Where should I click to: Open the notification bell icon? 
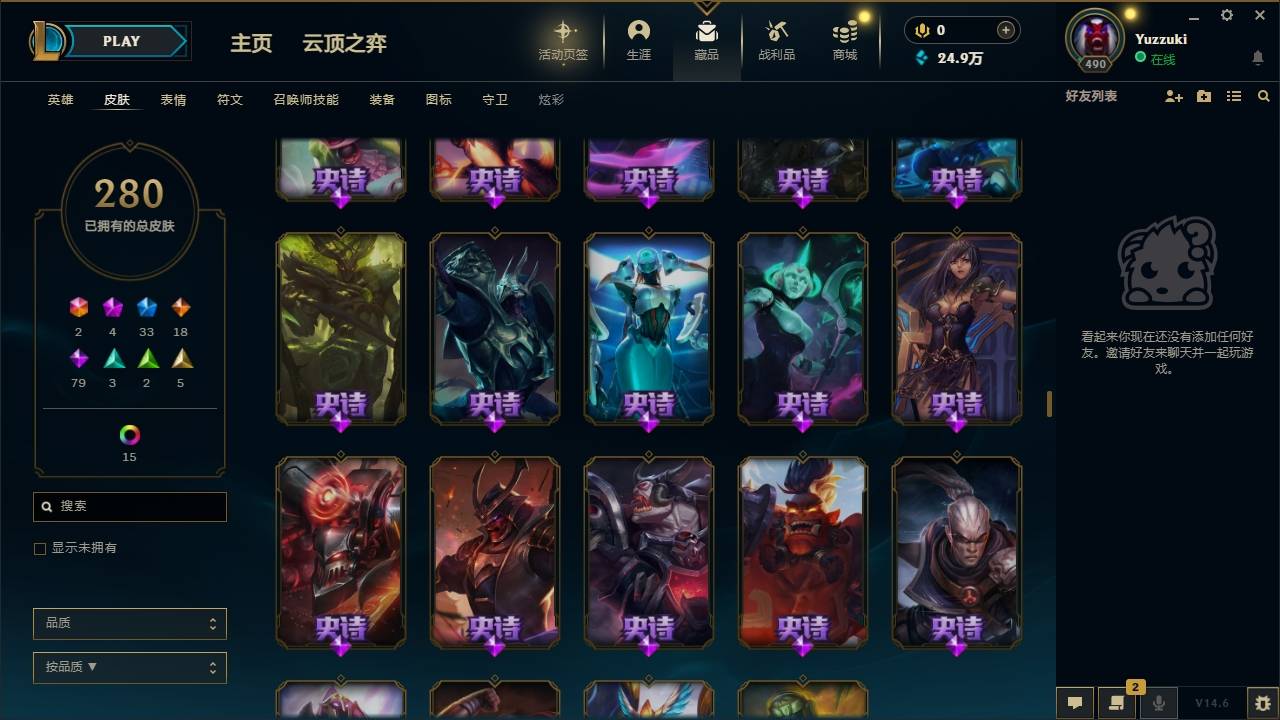coord(1258,58)
